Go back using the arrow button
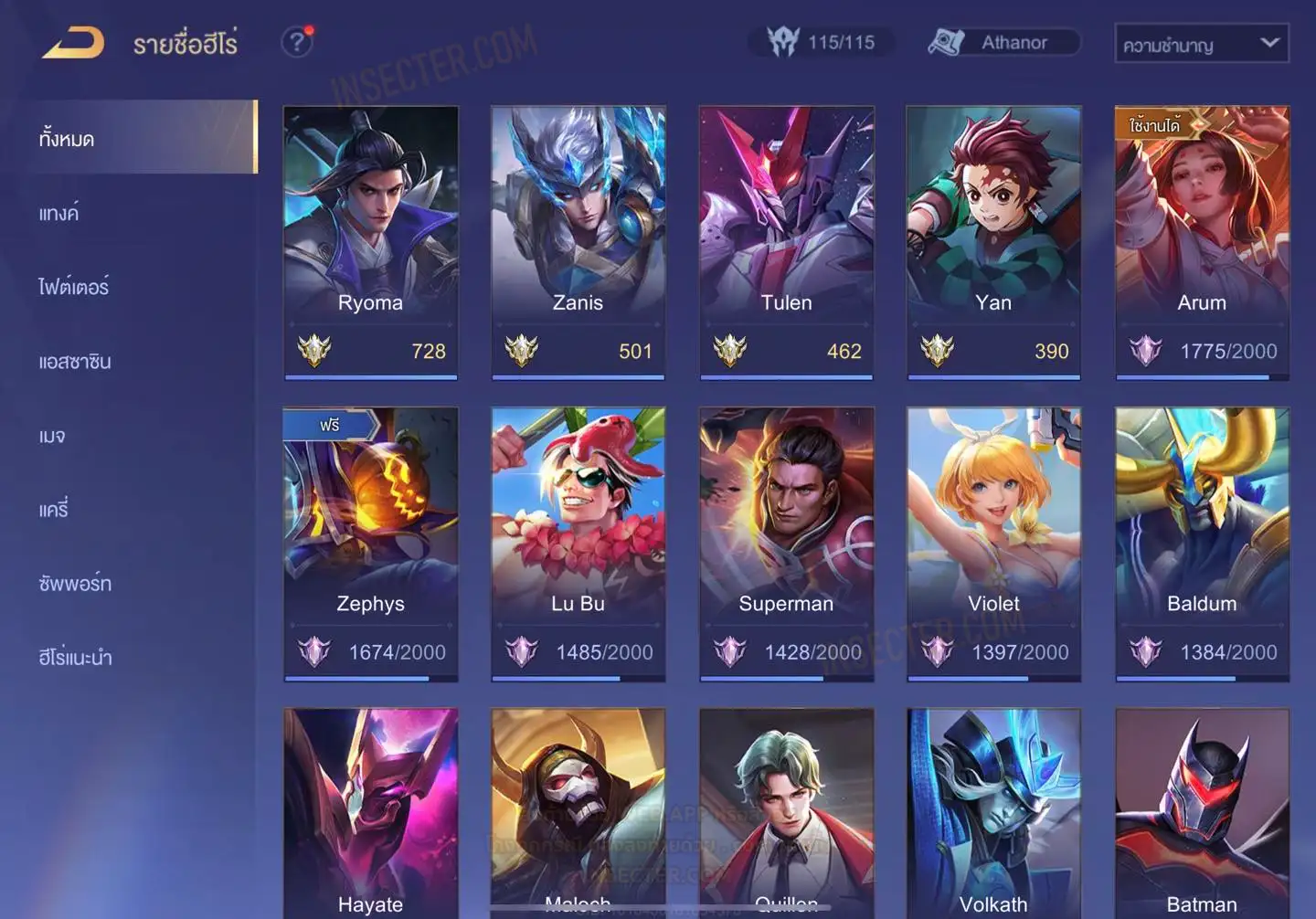Viewport: 1316px width, 919px height. tap(73, 43)
